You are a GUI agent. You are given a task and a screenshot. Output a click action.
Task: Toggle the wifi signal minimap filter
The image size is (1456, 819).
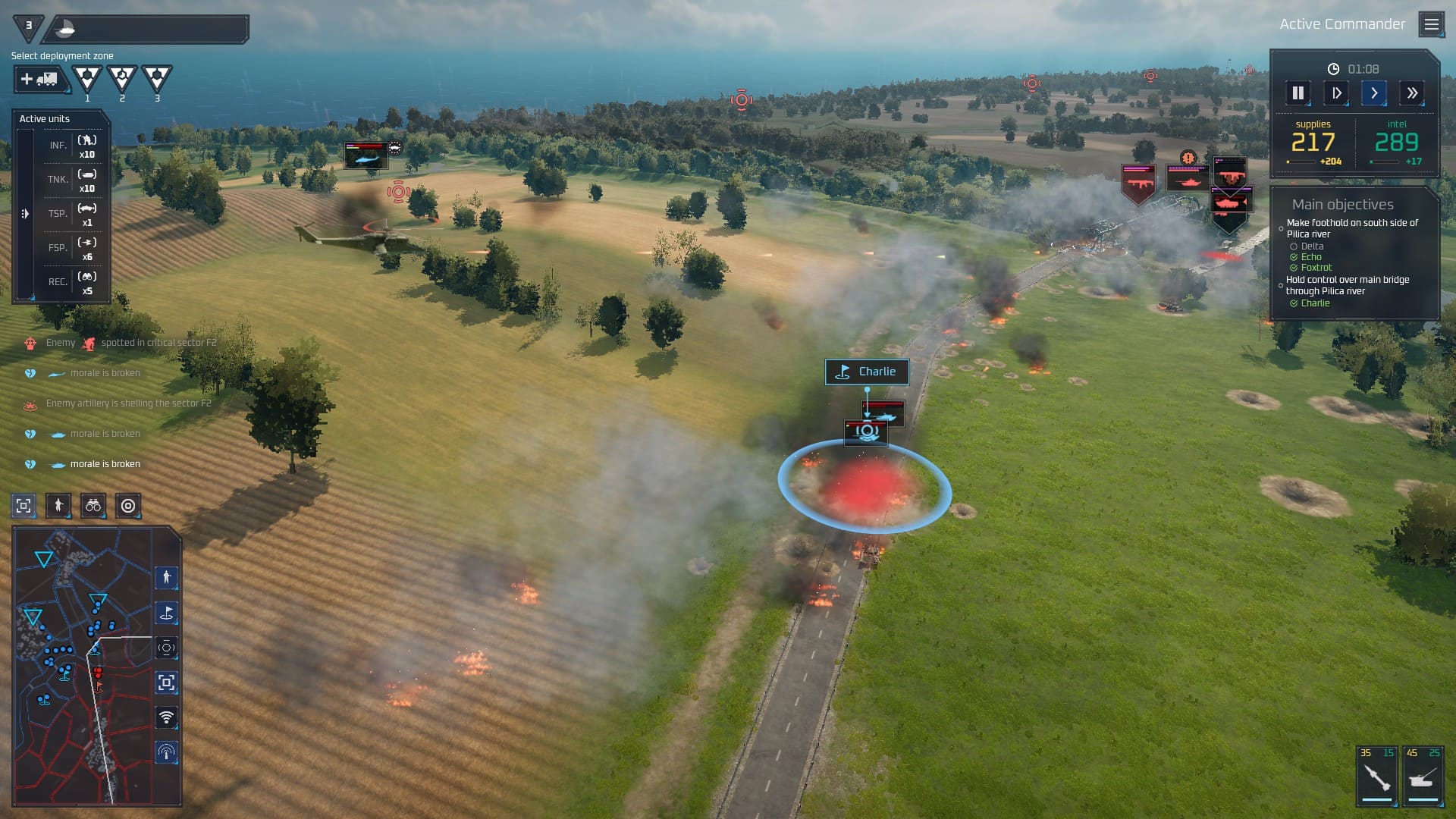166,717
